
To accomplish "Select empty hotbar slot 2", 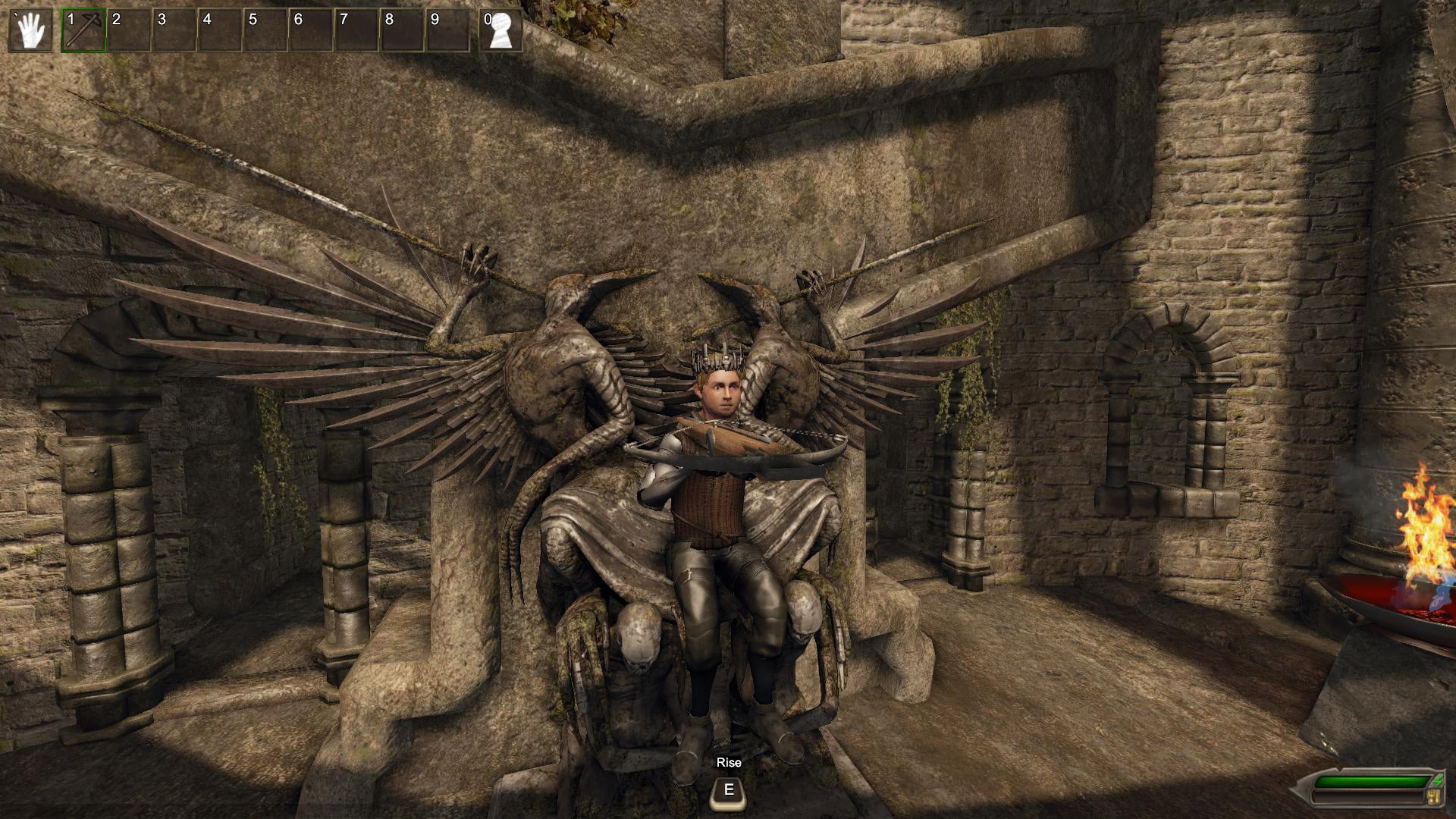I will coord(129,30).
